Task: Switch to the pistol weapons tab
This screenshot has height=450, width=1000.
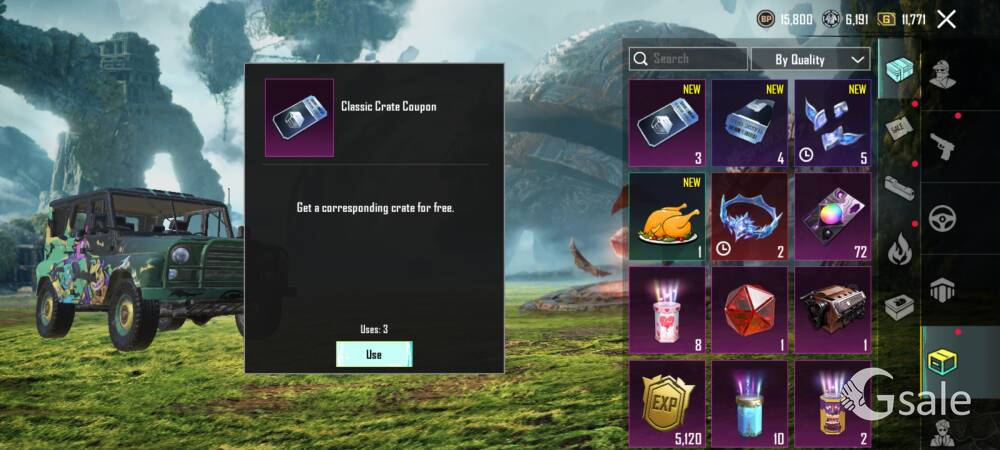Action: pos(942,148)
